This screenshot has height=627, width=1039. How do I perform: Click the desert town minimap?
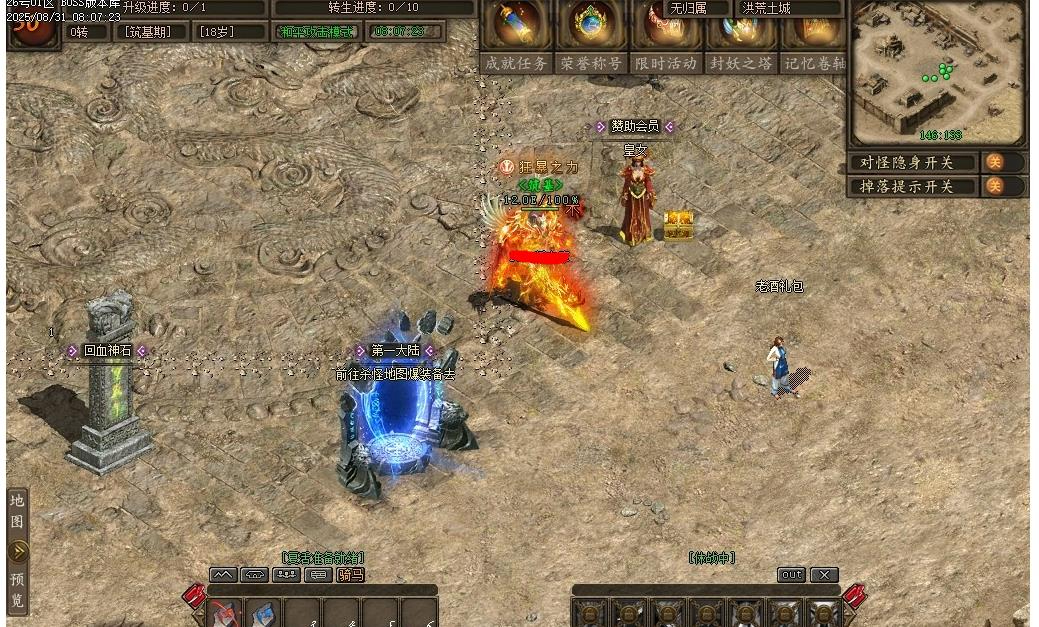tap(937, 73)
